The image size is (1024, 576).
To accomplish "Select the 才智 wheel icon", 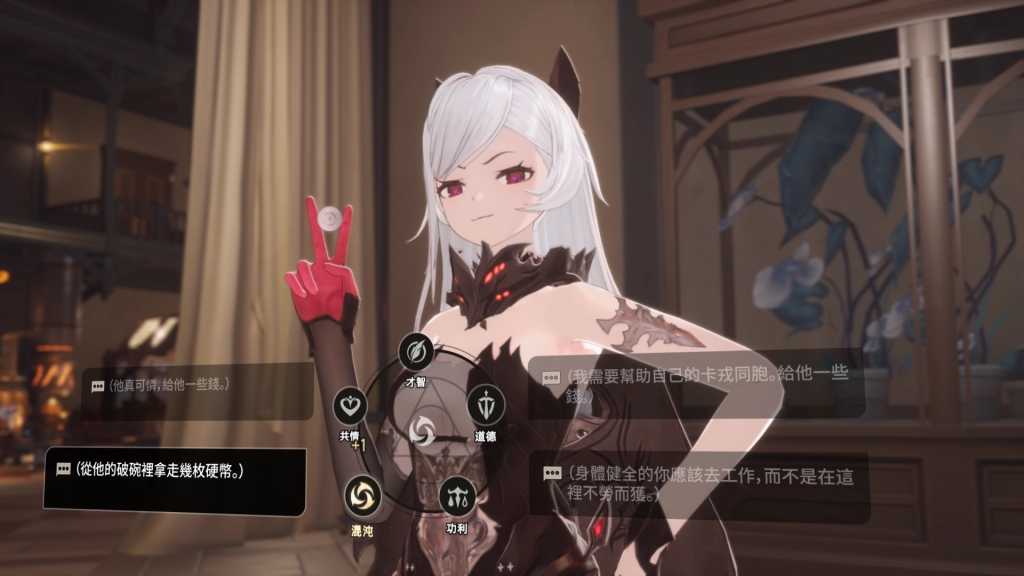I will [x=414, y=351].
